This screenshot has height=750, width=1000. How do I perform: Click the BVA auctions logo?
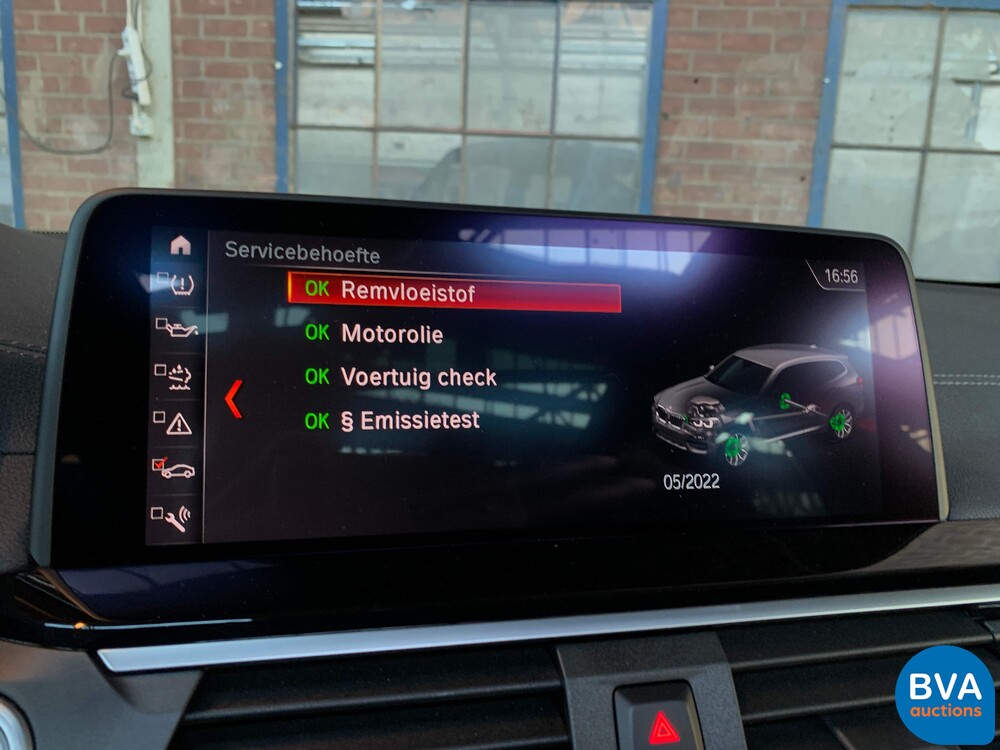click(945, 696)
